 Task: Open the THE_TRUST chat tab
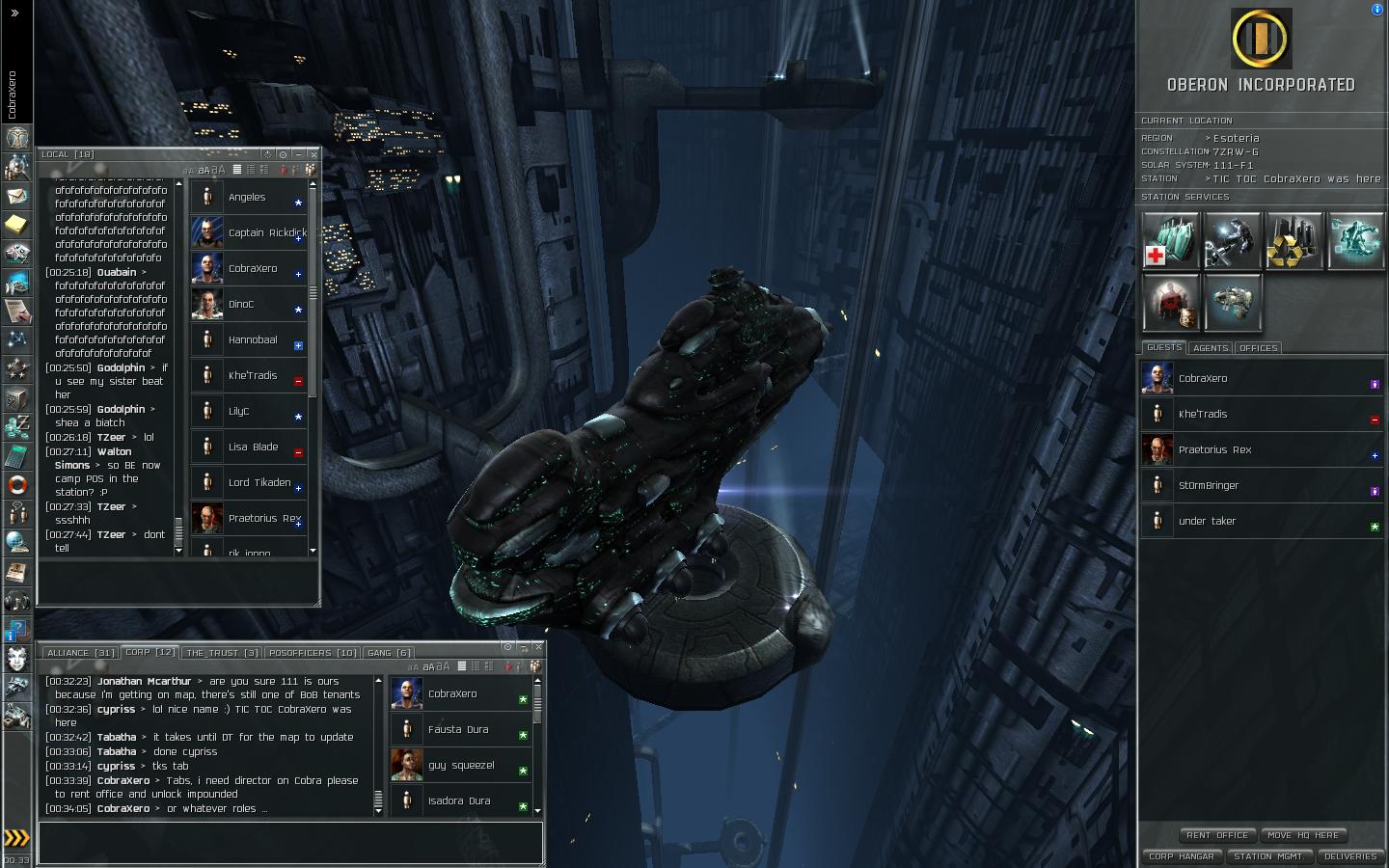point(222,653)
